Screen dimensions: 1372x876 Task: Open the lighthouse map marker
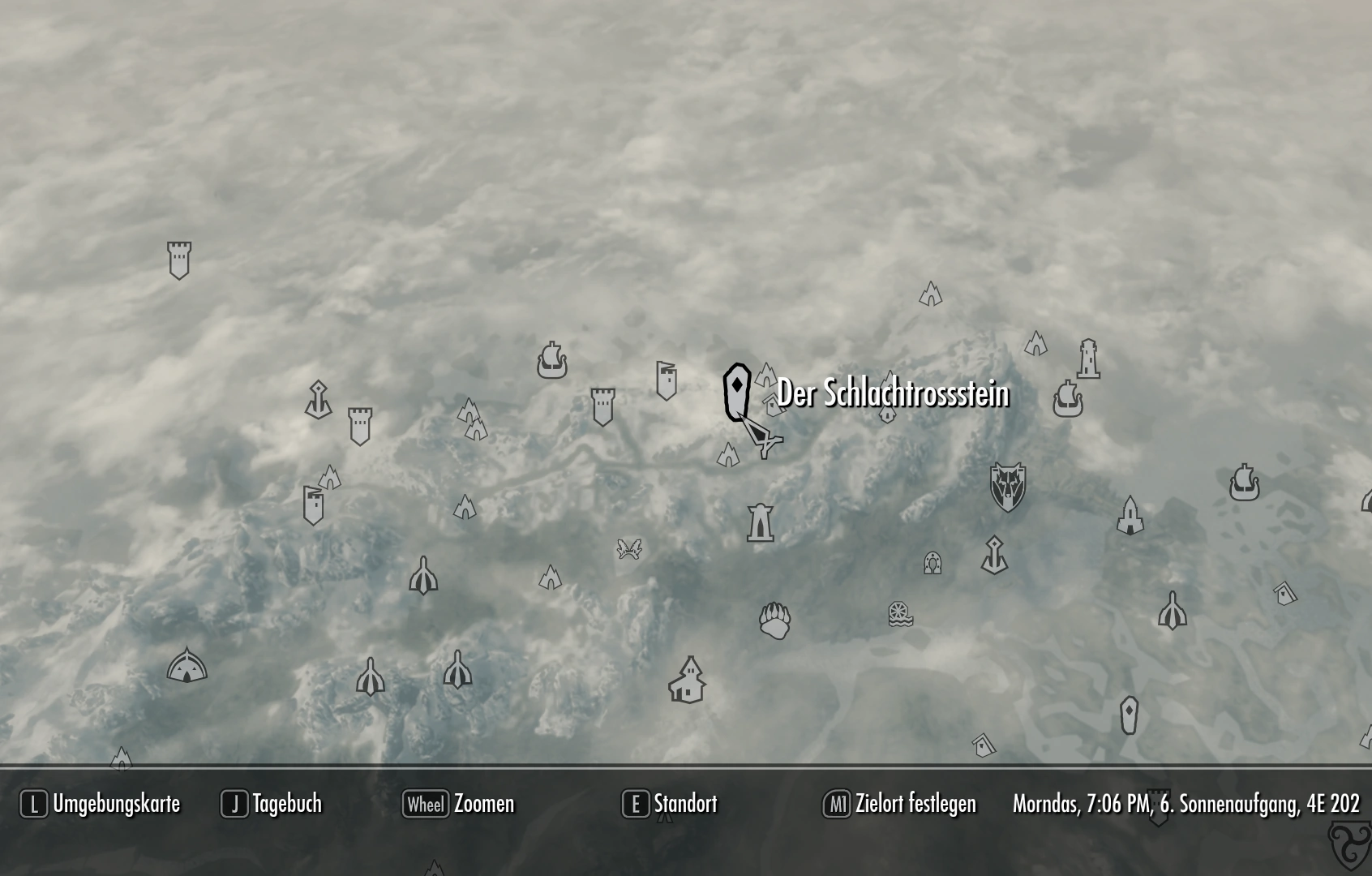pos(1090,357)
